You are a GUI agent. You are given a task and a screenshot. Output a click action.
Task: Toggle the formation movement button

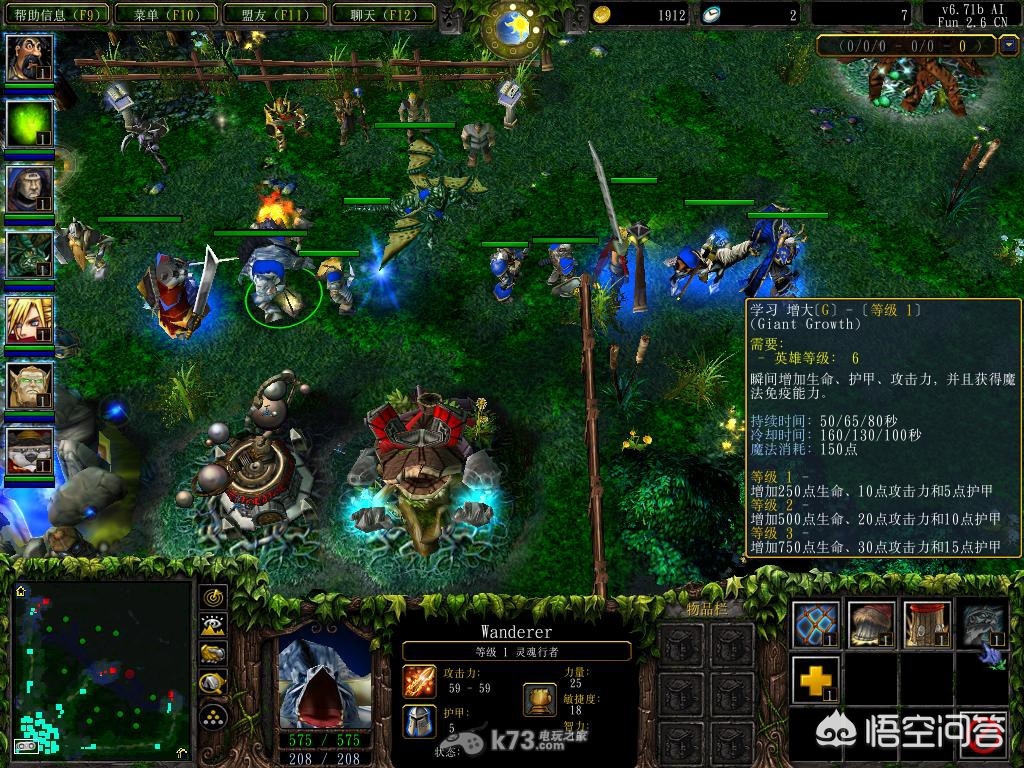(x=213, y=716)
